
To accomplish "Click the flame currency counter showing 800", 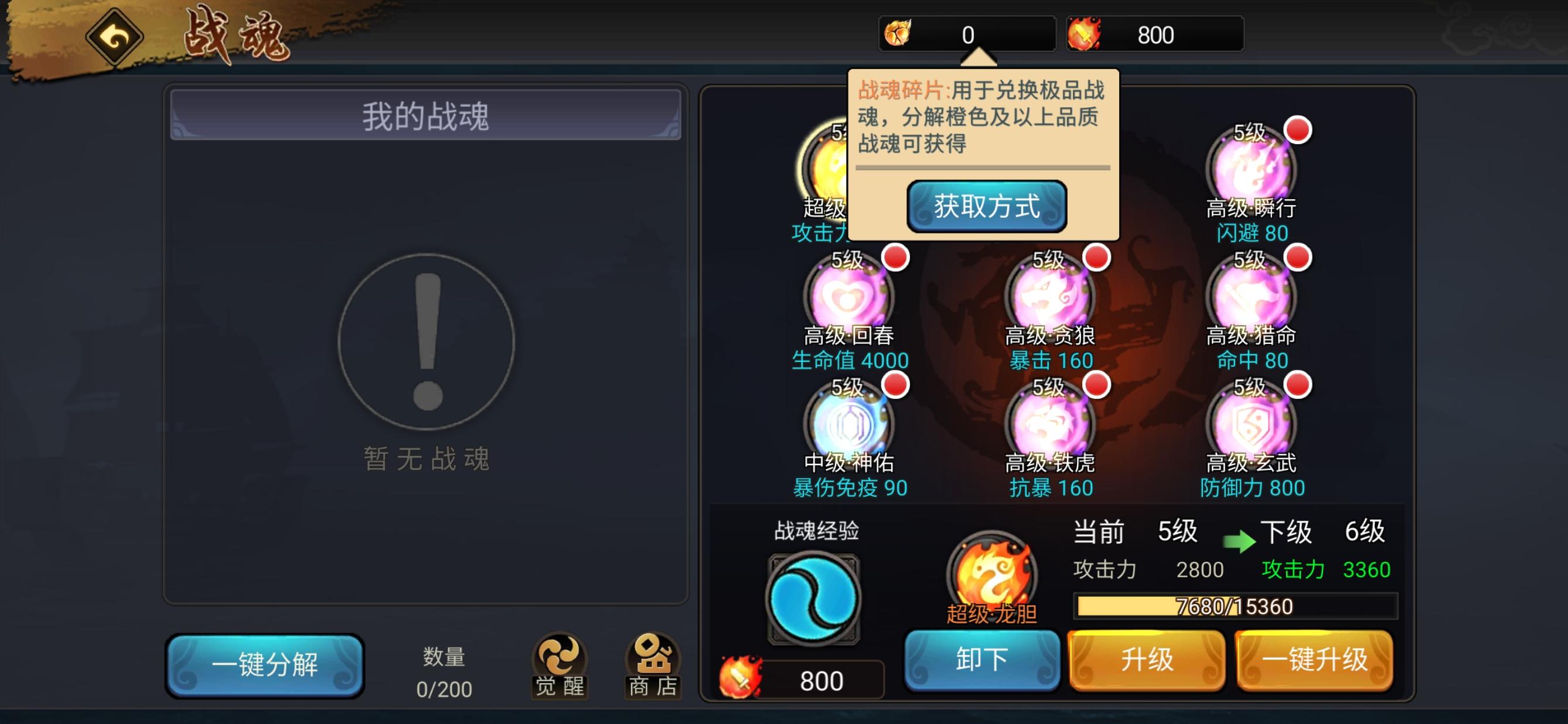I will click(1157, 35).
